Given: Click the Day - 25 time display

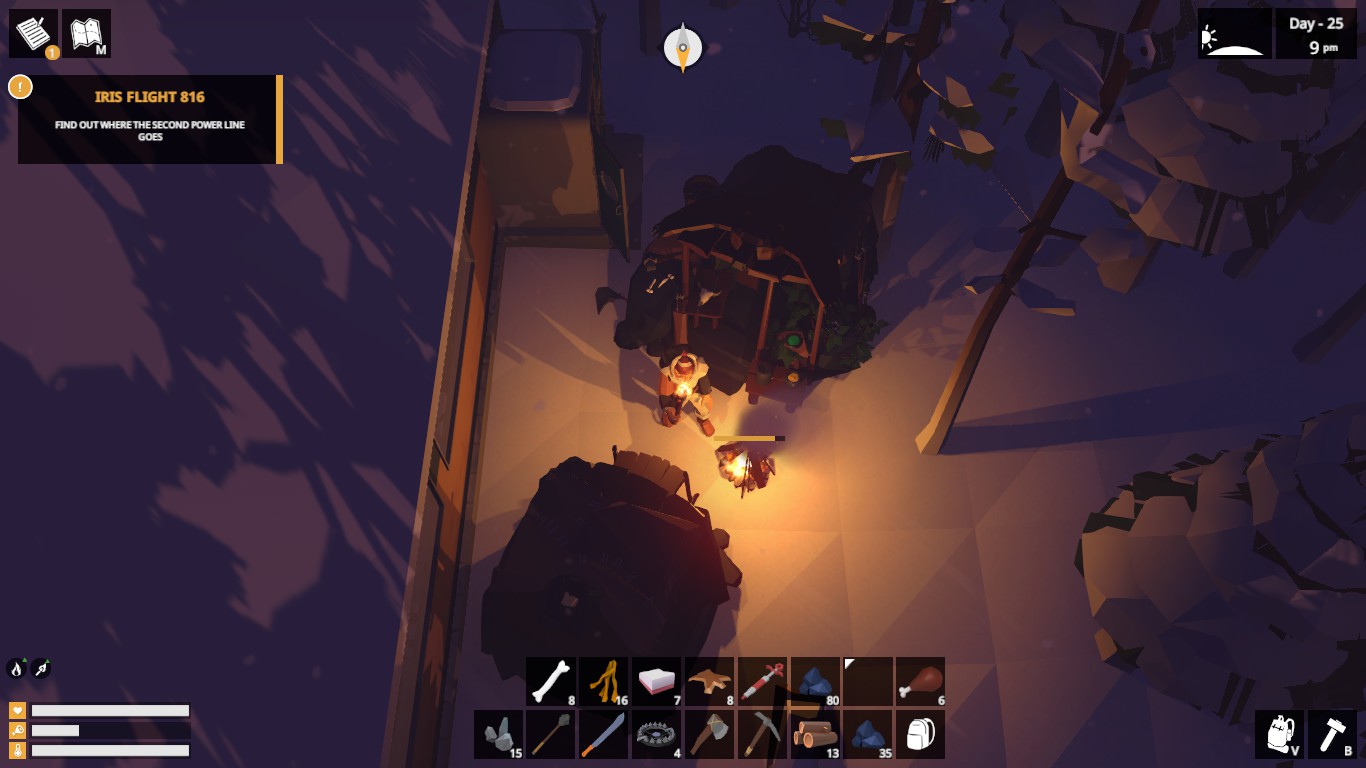Looking at the screenshot, I should click(x=1316, y=32).
